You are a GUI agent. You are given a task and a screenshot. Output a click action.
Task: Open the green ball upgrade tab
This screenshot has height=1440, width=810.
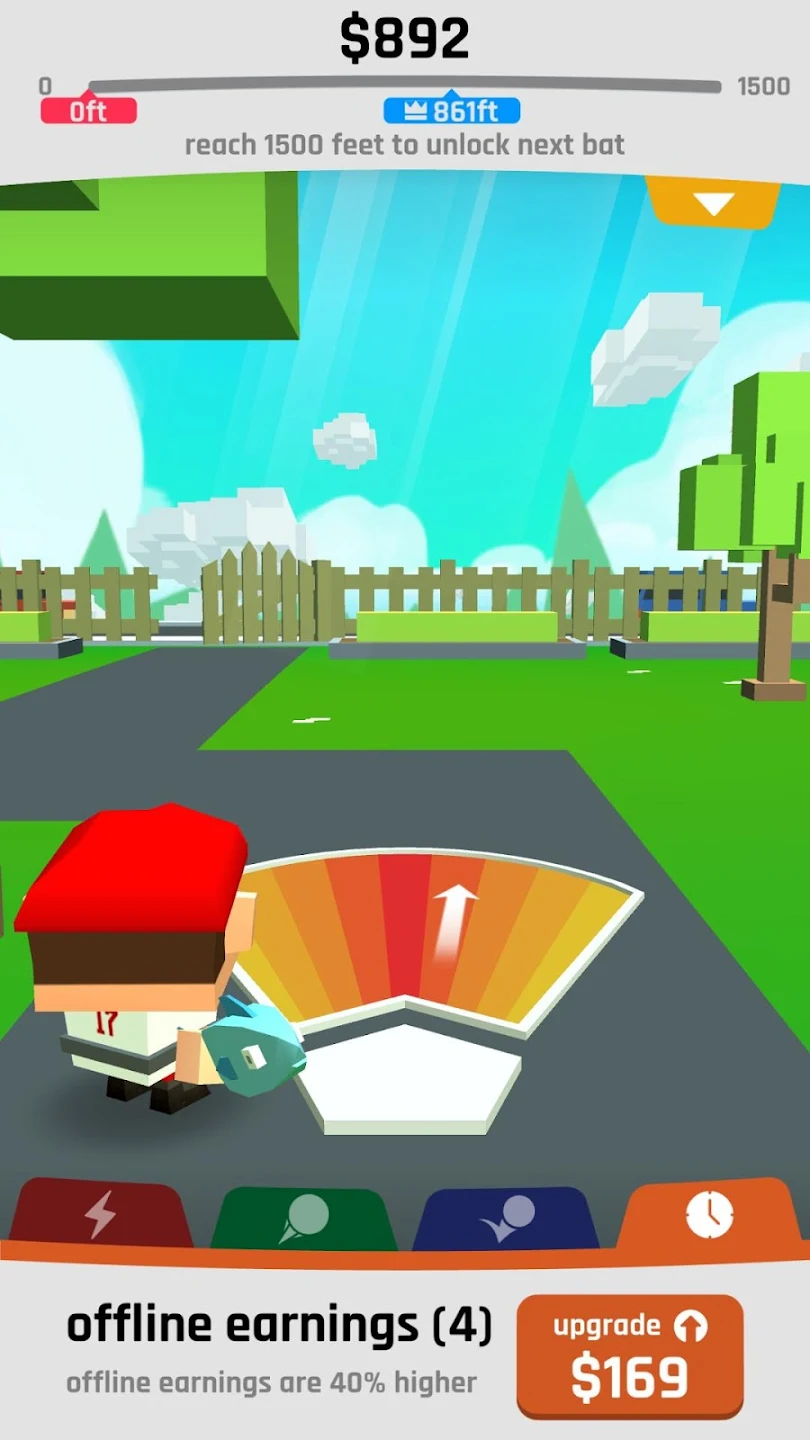point(304,1217)
